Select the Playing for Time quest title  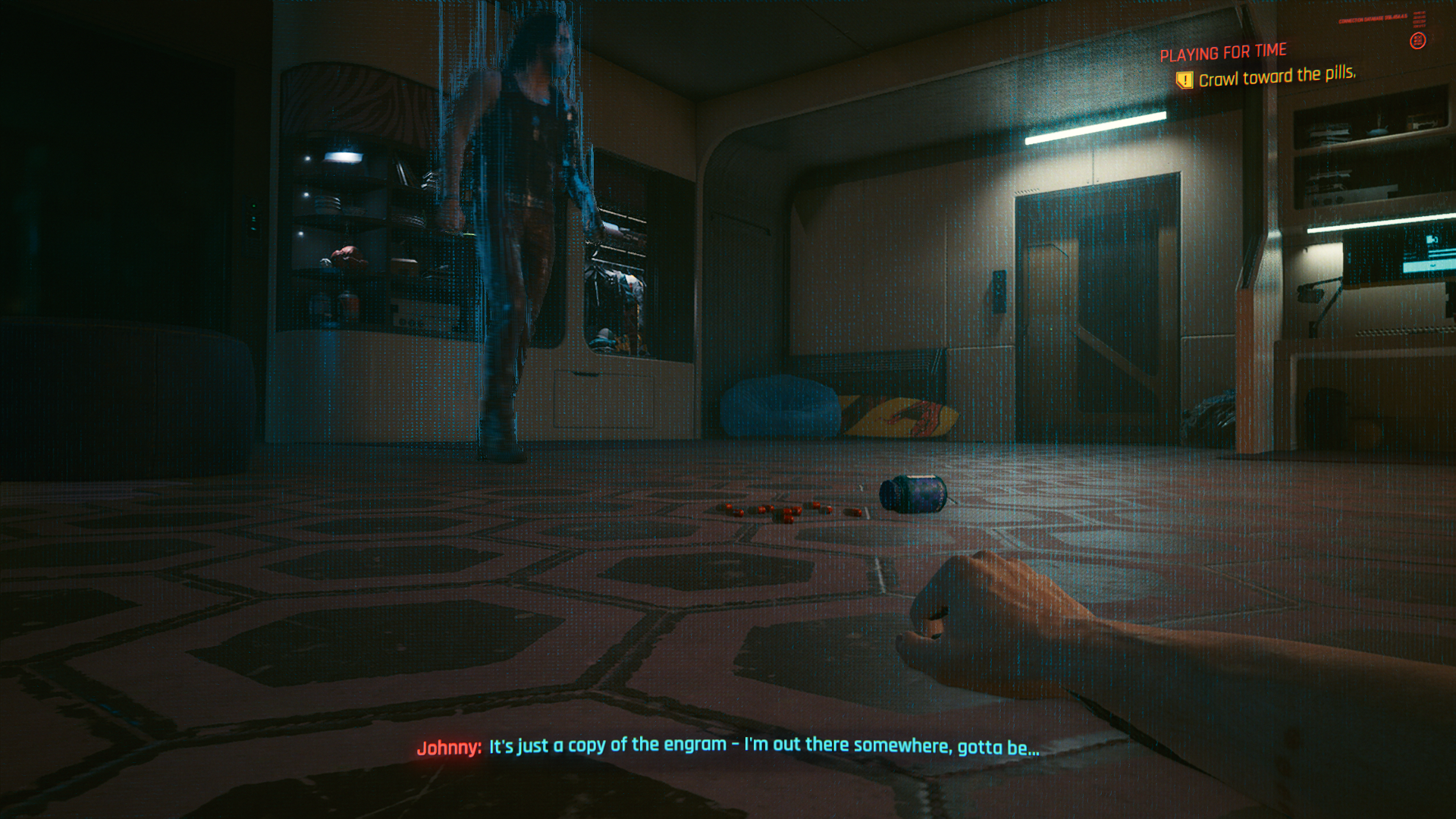click(1222, 52)
